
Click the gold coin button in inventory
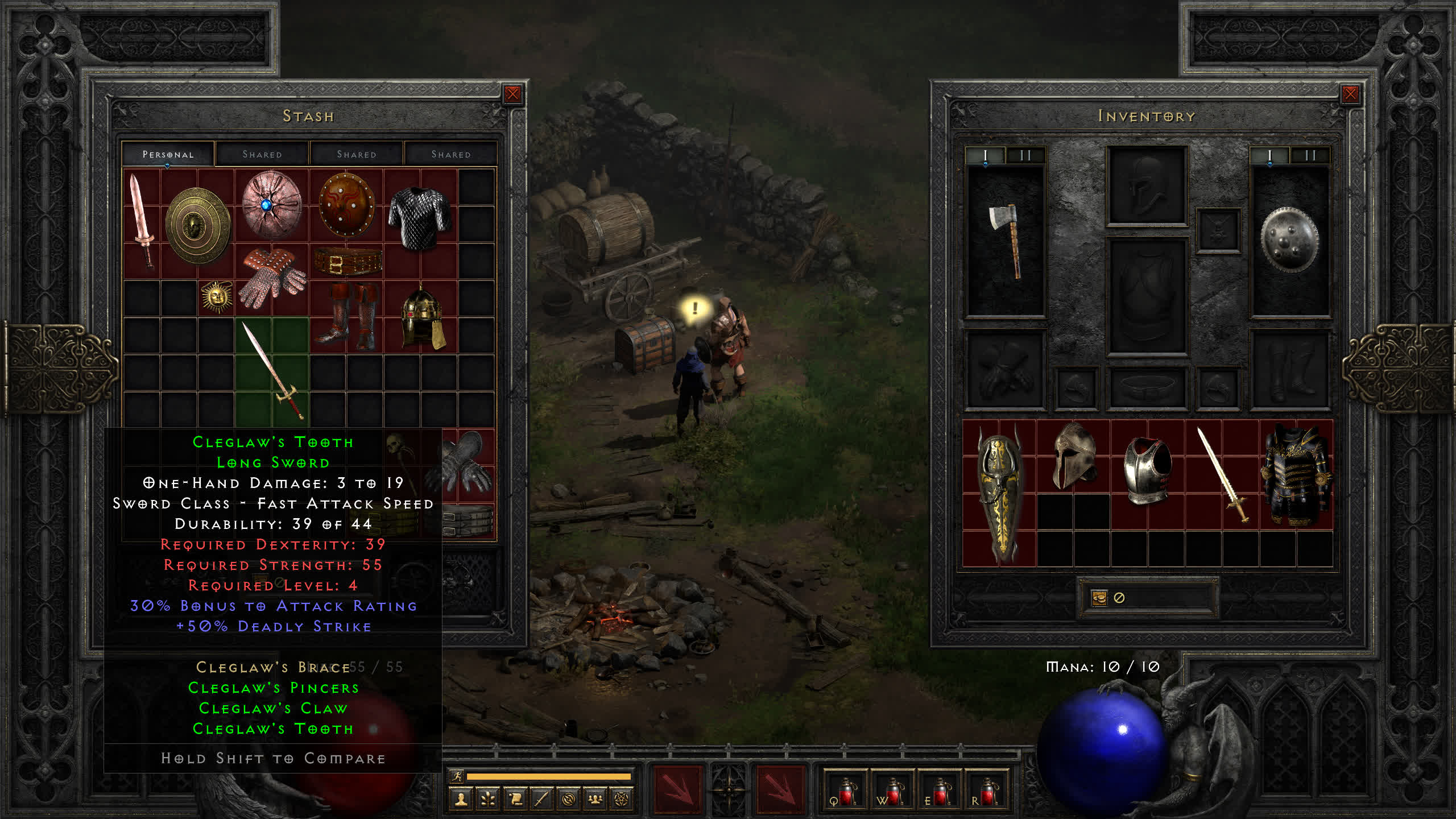click(1099, 598)
